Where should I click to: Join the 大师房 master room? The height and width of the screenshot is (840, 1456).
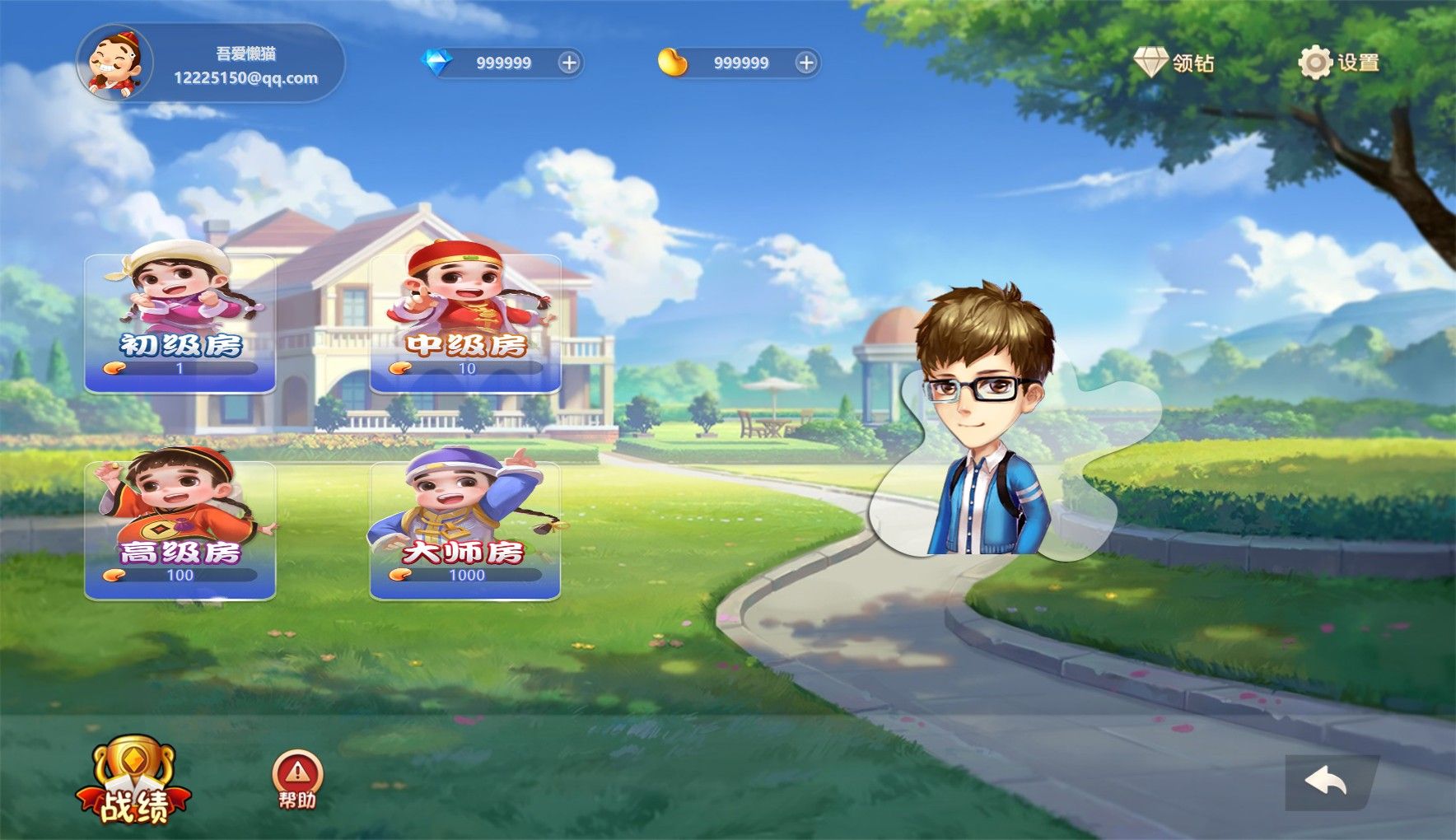[x=465, y=530]
